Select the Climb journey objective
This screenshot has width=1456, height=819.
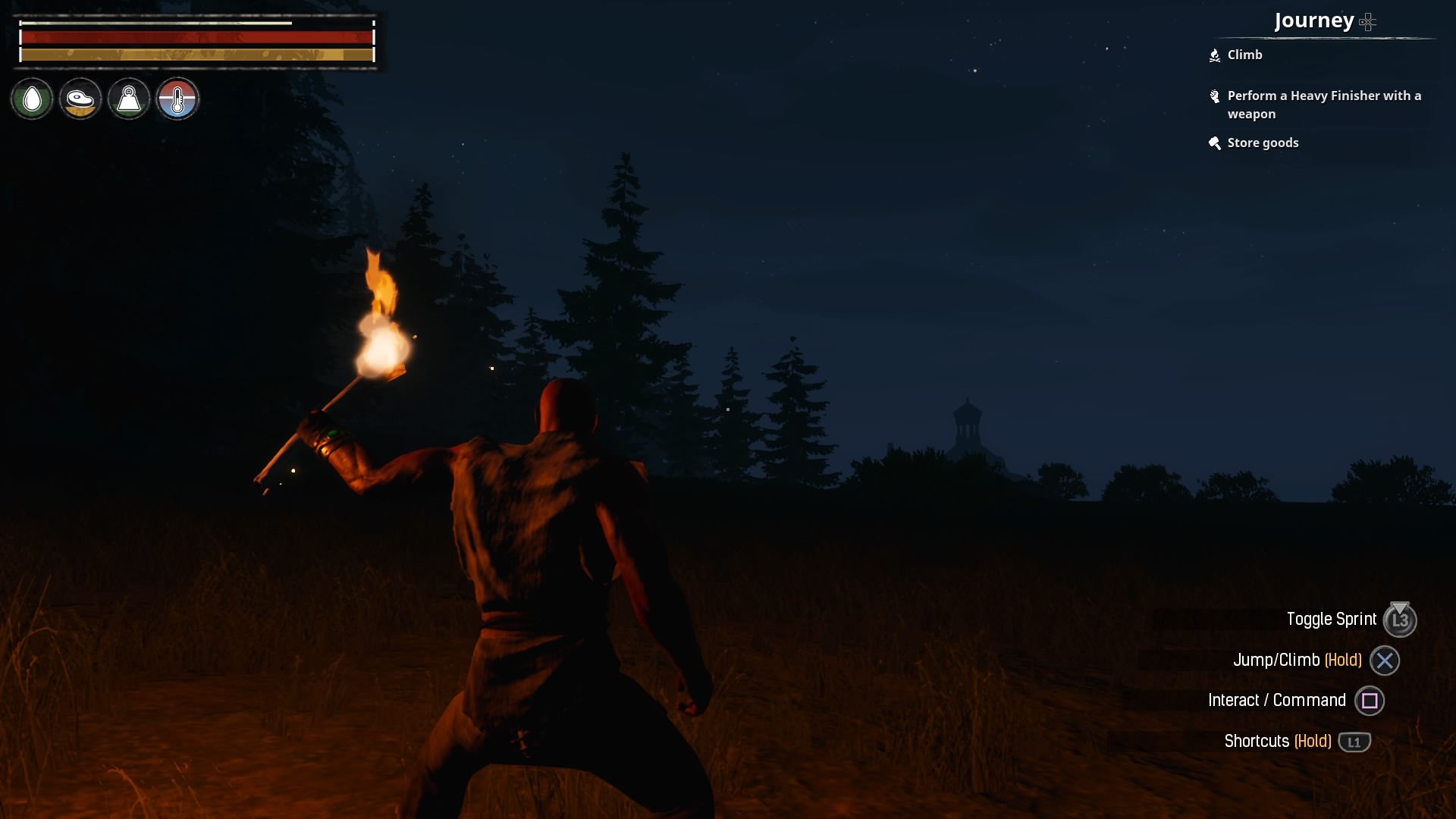1244,55
